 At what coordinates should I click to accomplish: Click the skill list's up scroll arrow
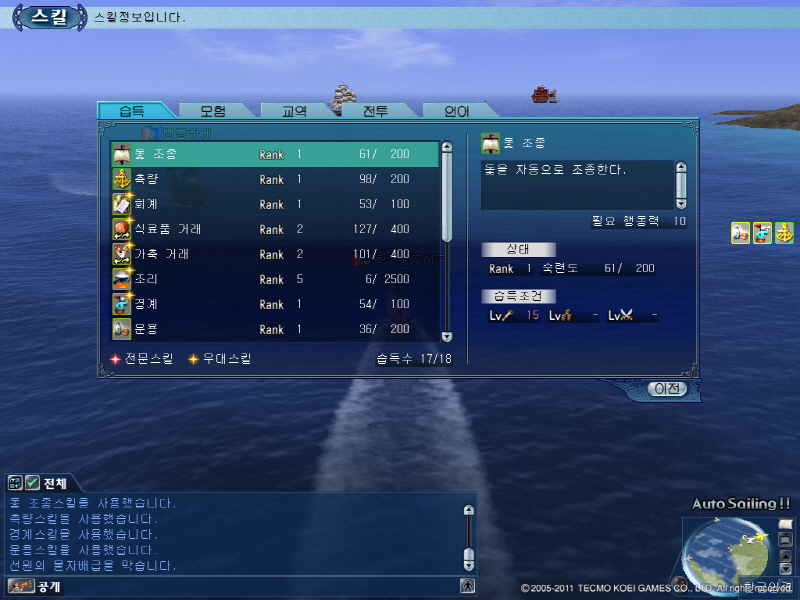point(447,148)
